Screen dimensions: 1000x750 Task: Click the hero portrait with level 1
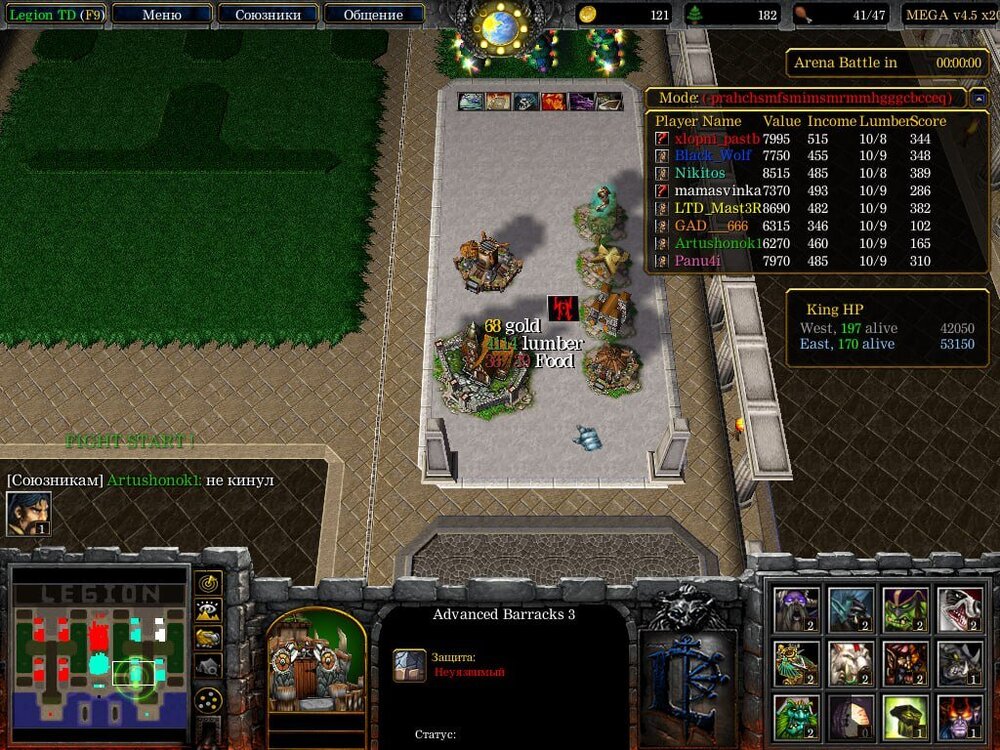[x=29, y=513]
